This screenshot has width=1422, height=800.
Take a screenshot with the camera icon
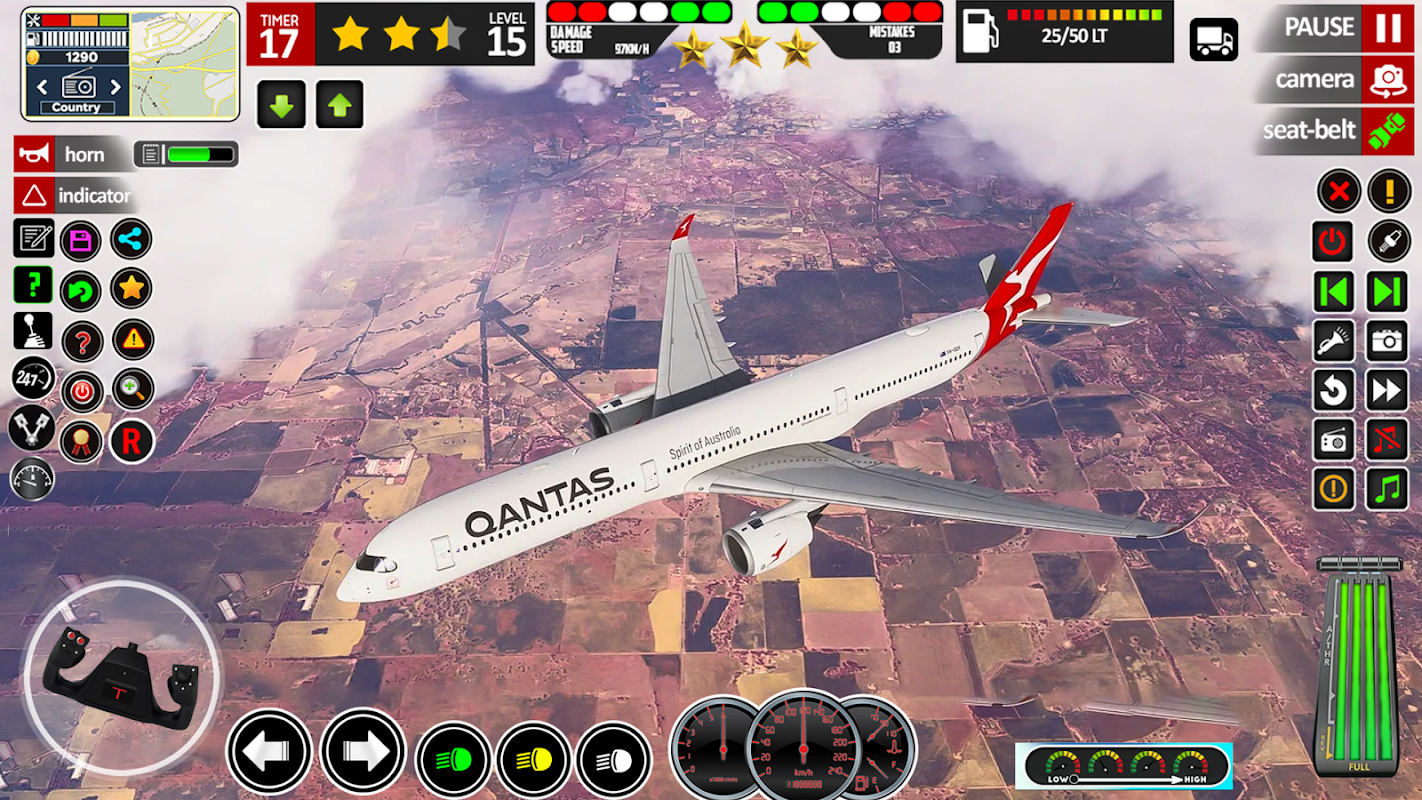click(1387, 341)
